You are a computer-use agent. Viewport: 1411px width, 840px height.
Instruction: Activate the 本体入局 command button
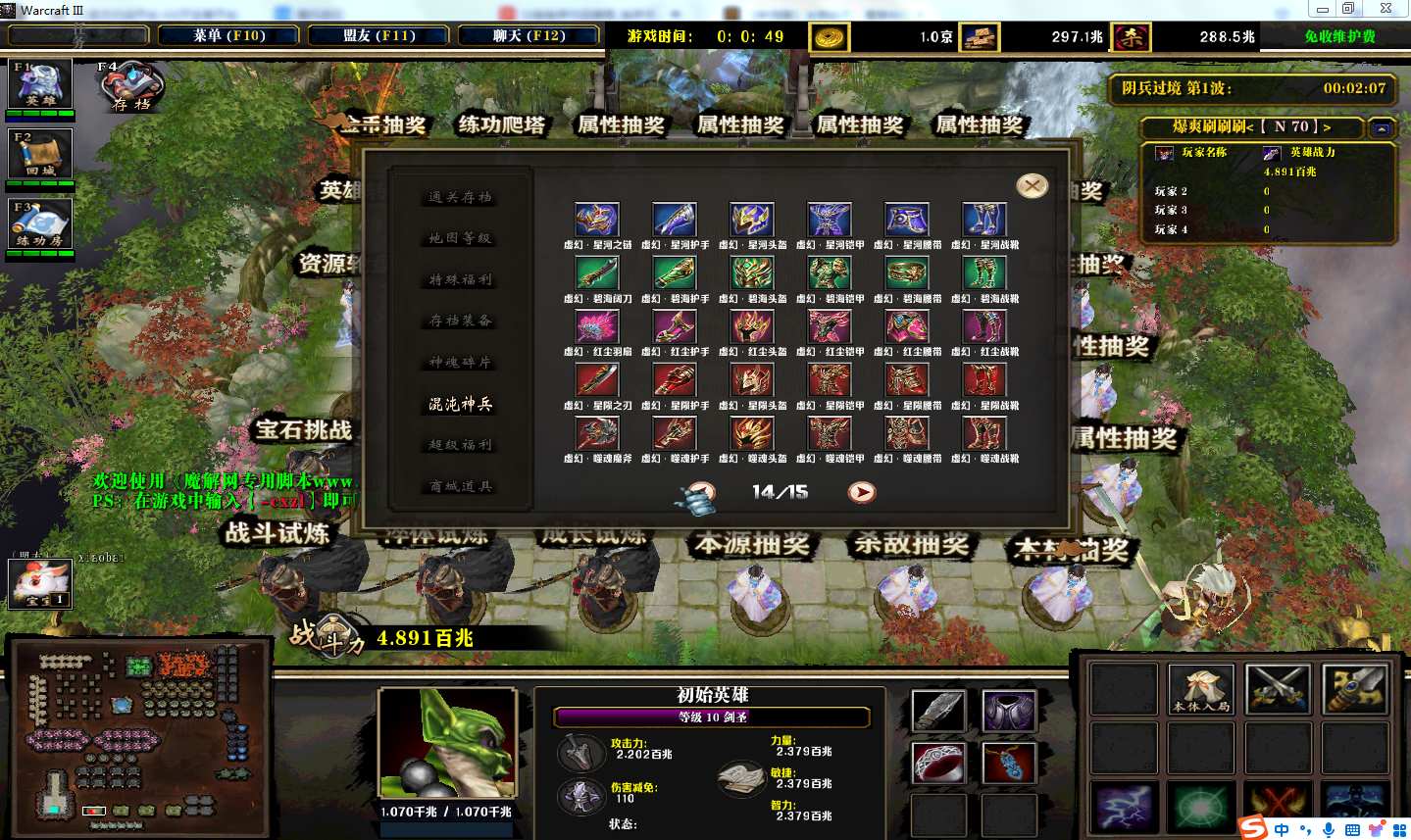1201,689
